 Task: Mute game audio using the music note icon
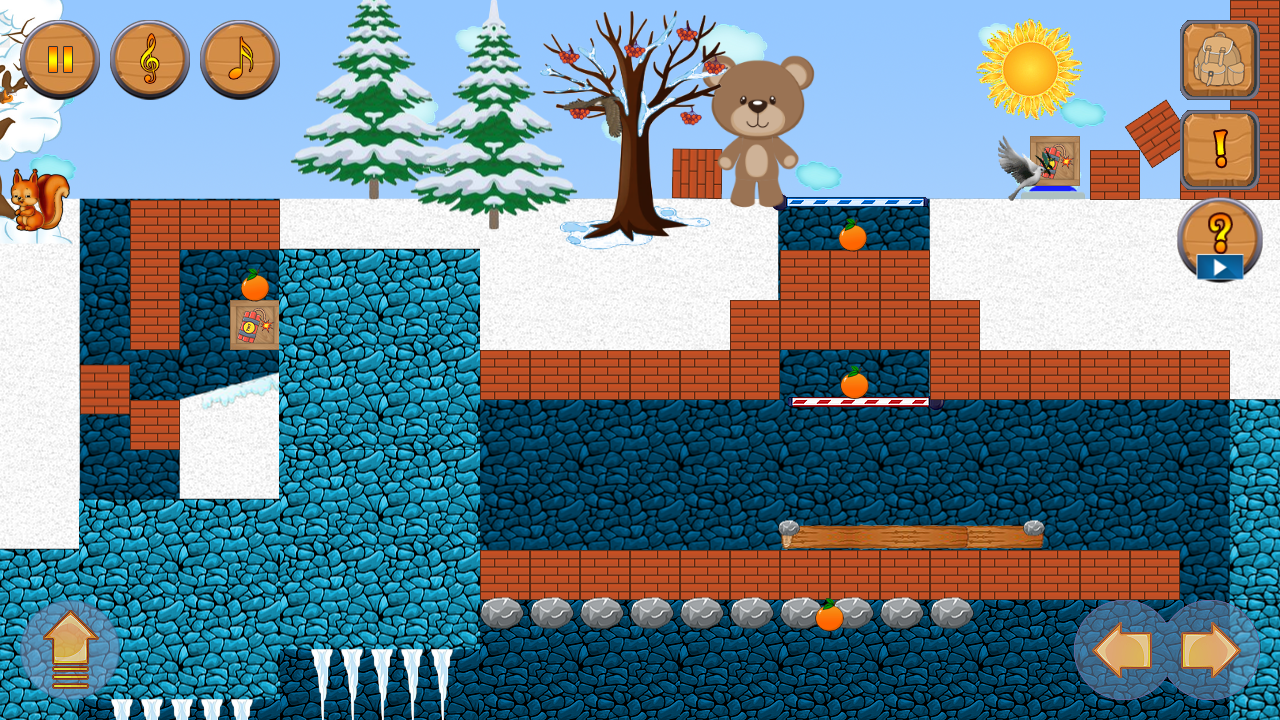coord(238,60)
